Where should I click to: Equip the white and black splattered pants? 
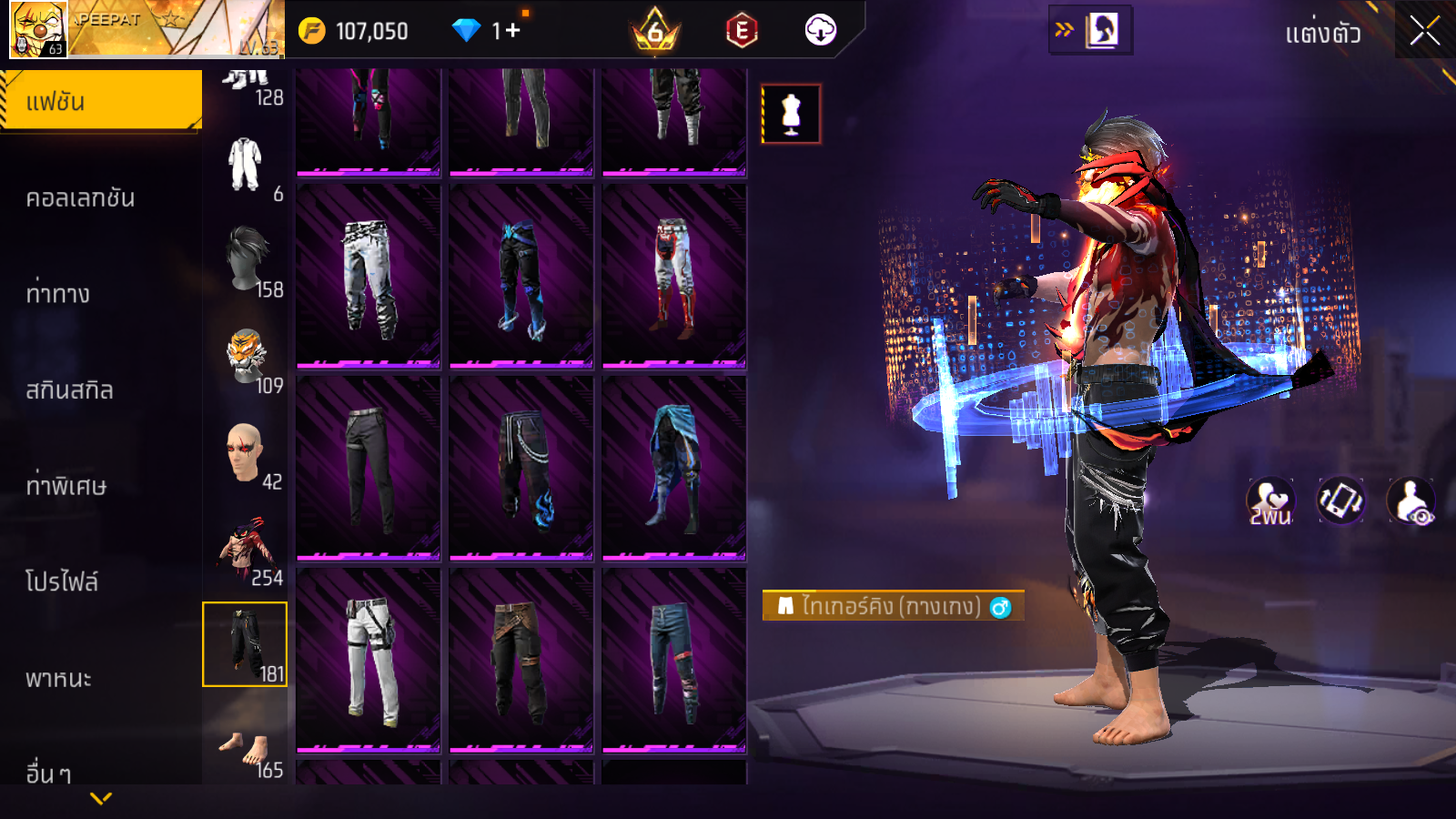[x=369, y=277]
